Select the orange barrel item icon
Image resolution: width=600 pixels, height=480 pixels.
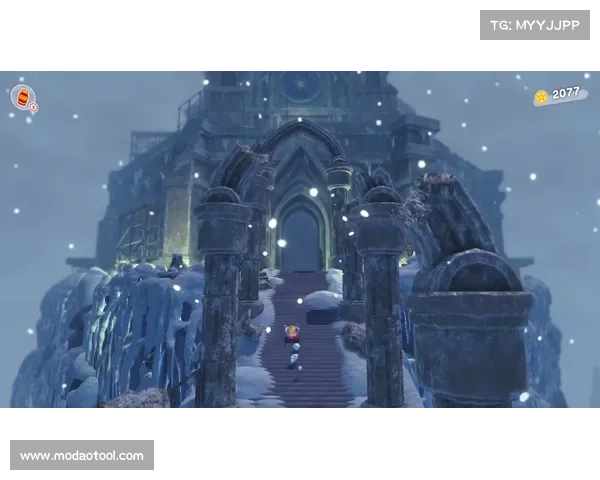click(22, 97)
